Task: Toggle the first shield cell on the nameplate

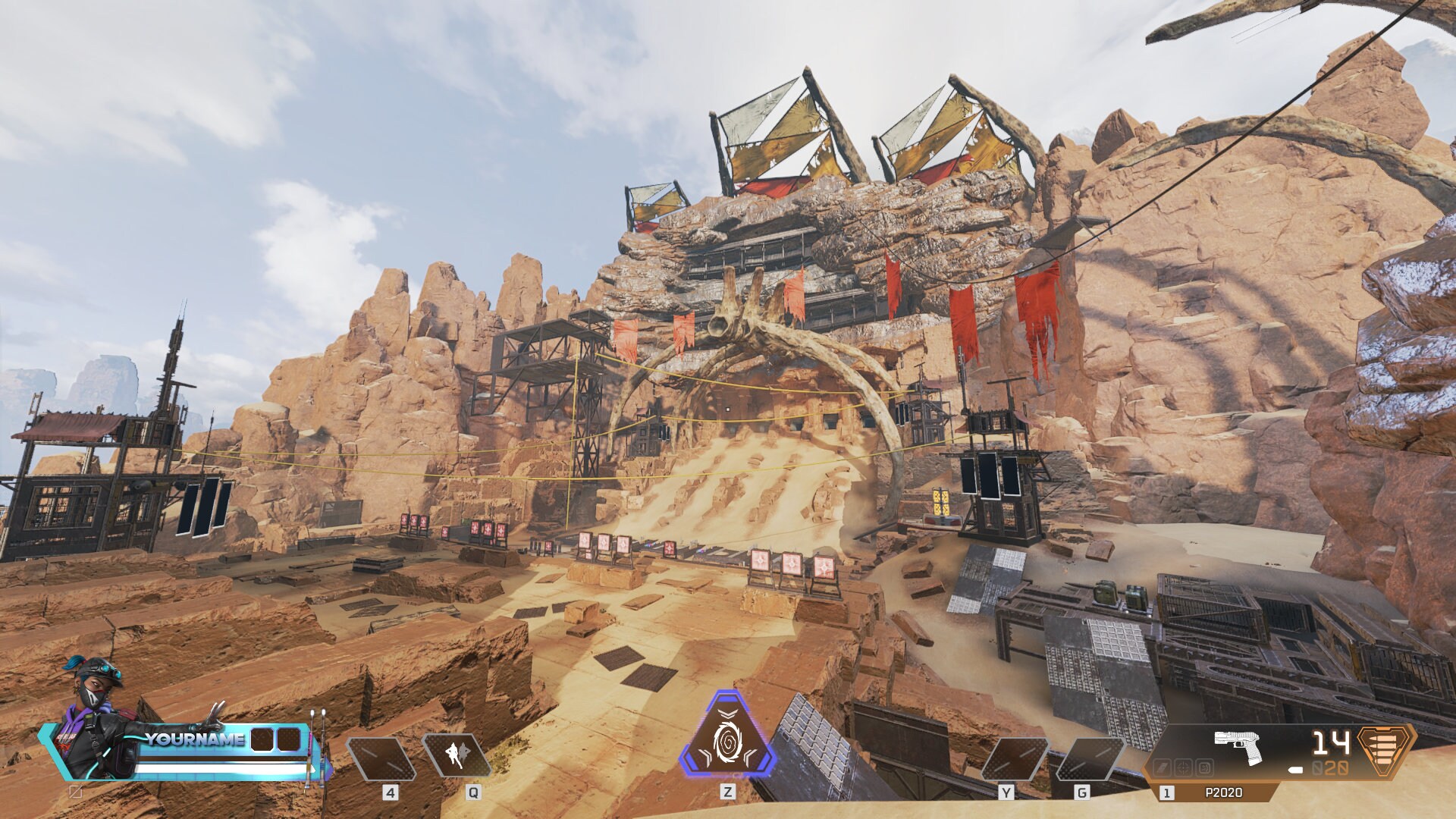Action: [261, 739]
